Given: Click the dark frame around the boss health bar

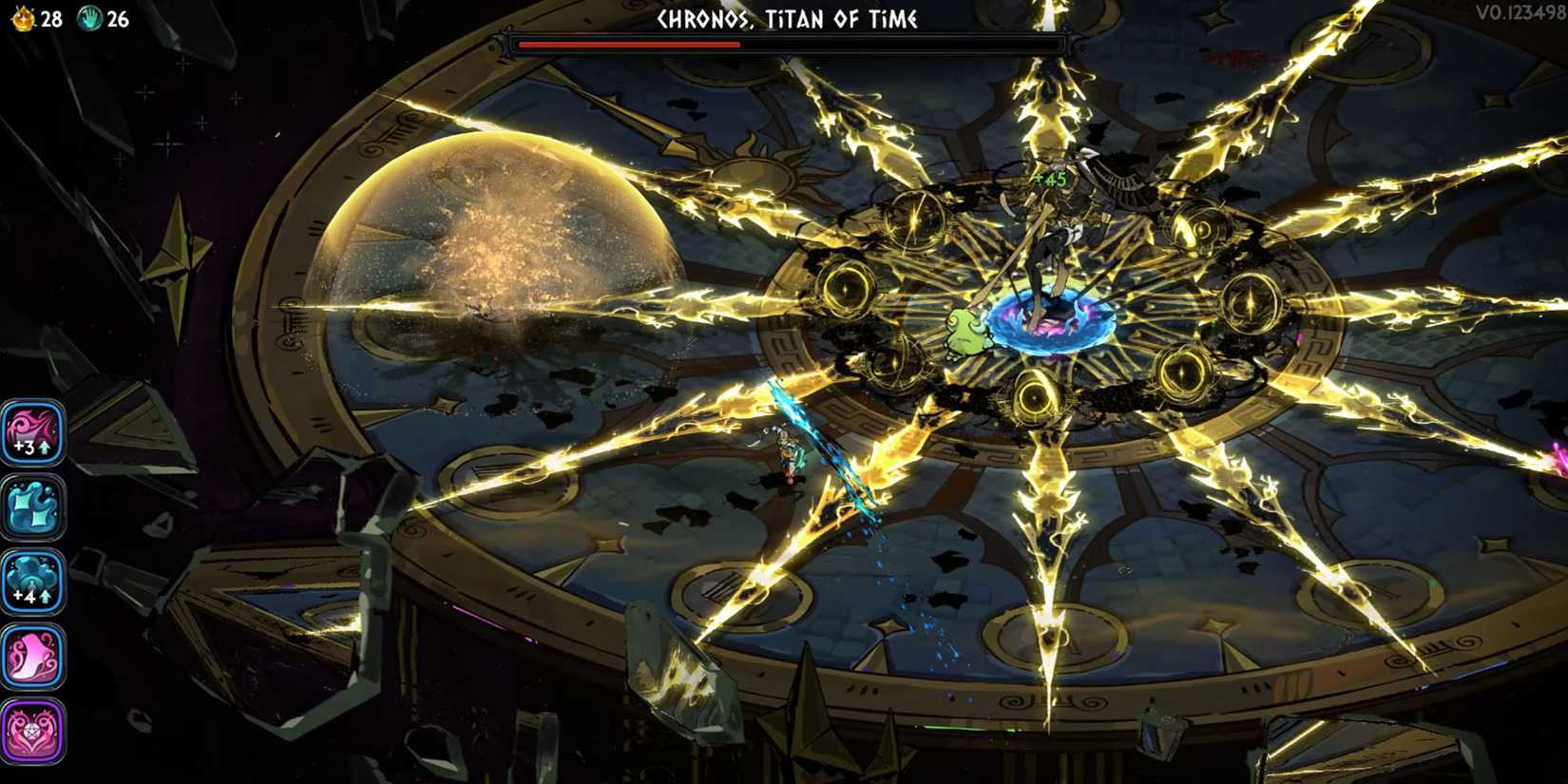Looking at the screenshot, I should [789, 42].
